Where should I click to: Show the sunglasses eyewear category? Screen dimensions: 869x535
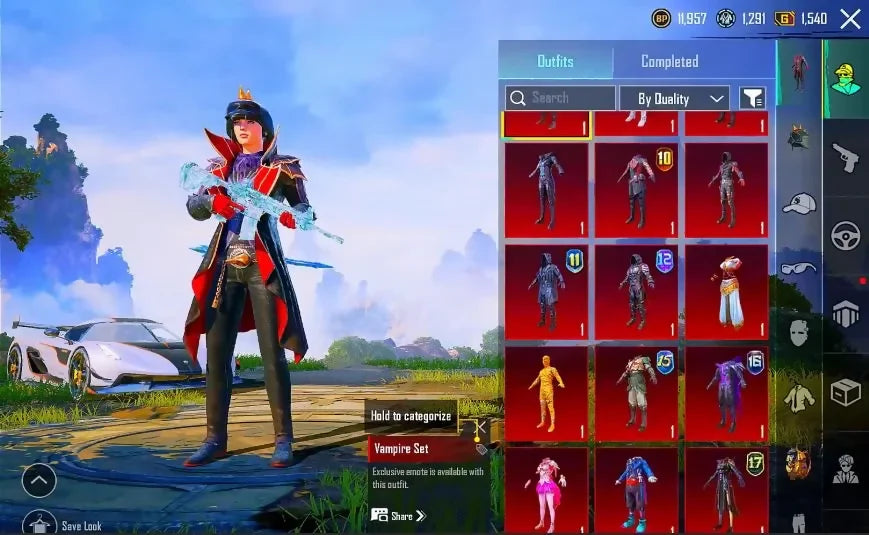pyautogui.click(x=798, y=268)
